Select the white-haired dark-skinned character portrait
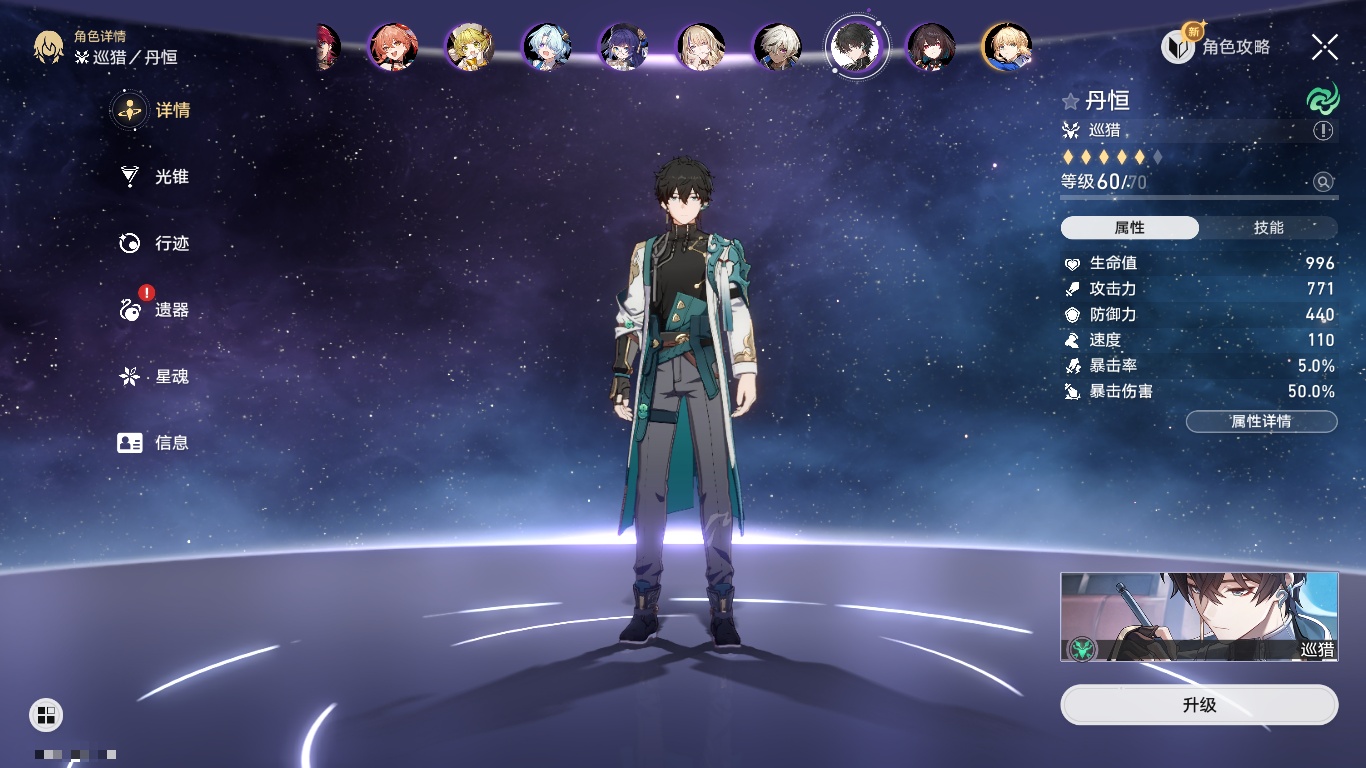This screenshot has width=1366, height=768. point(778,47)
